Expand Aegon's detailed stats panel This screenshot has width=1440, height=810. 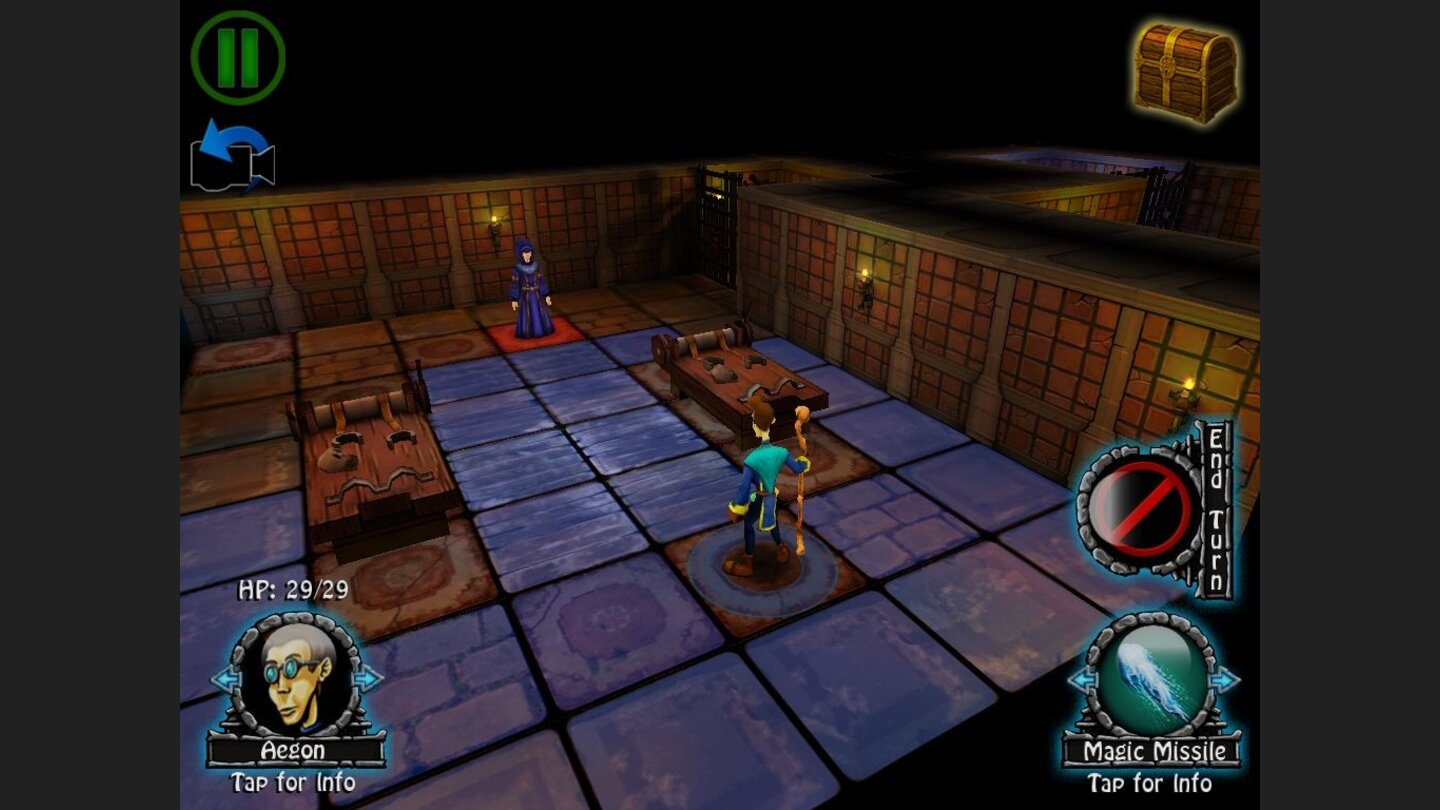tap(292, 784)
